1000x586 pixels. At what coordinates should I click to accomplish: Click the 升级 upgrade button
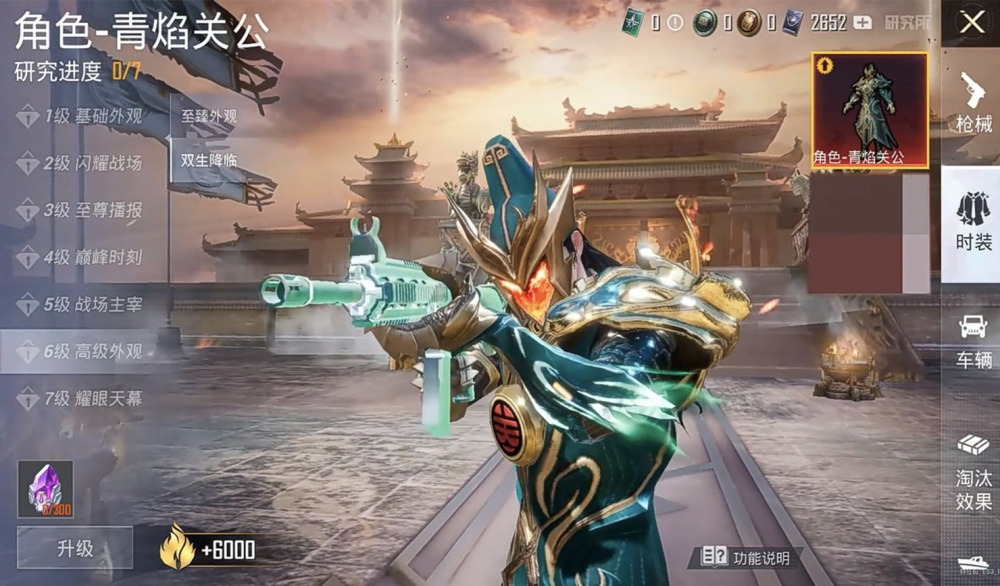[74, 548]
